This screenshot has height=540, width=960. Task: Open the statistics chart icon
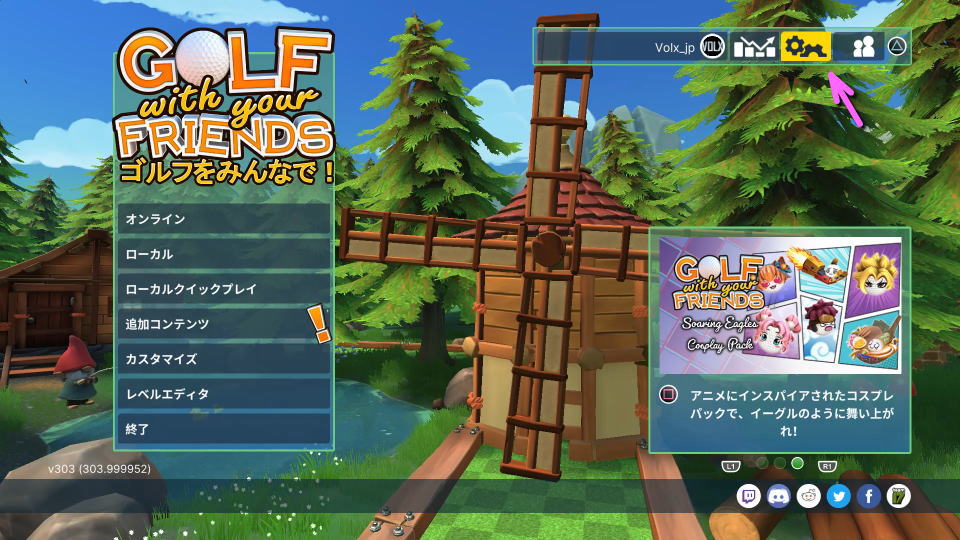[x=754, y=47]
